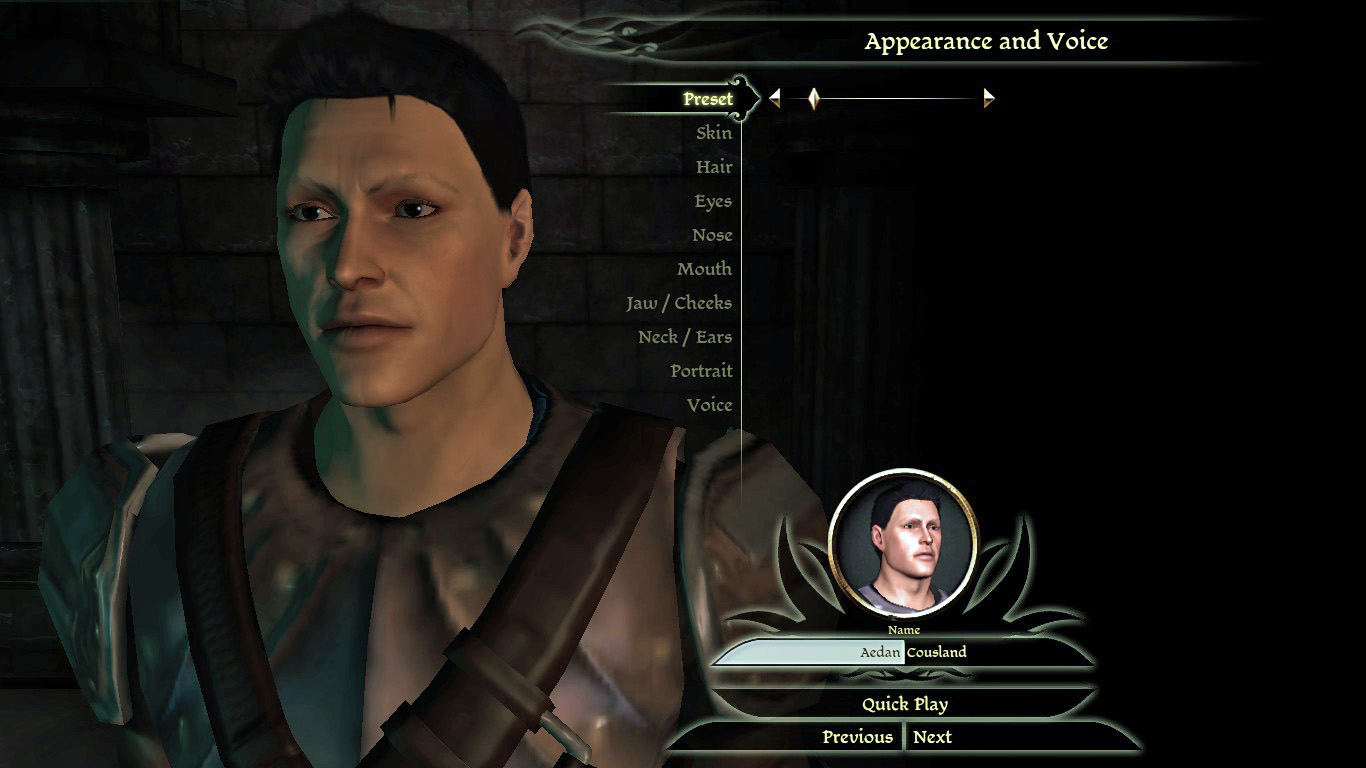Viewport: 1366px width, 768px height.
Task: Click the circular character portrait thumbnail
Action: click(903, 543)
